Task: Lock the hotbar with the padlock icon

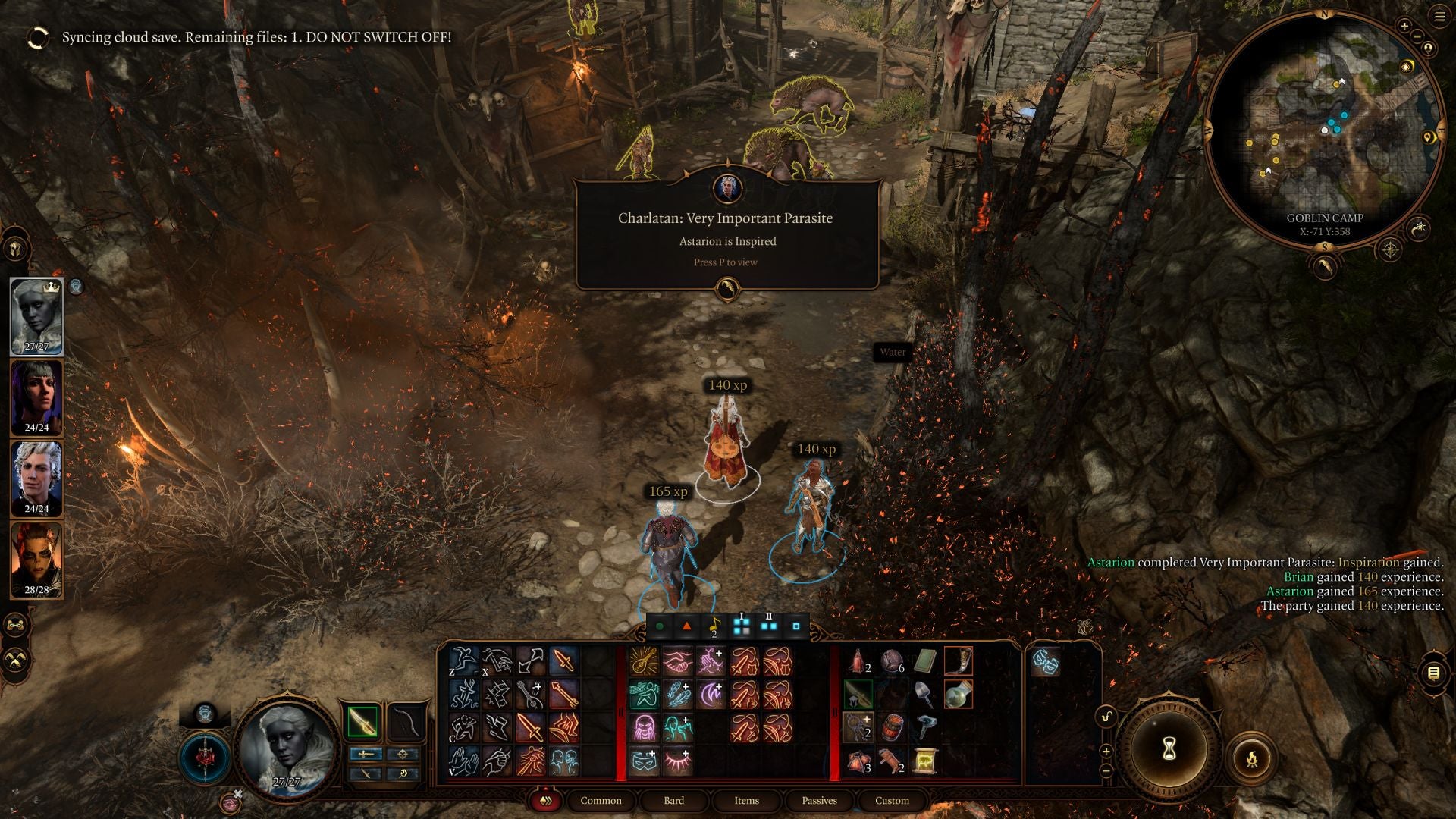Action: coord(1106,717)
